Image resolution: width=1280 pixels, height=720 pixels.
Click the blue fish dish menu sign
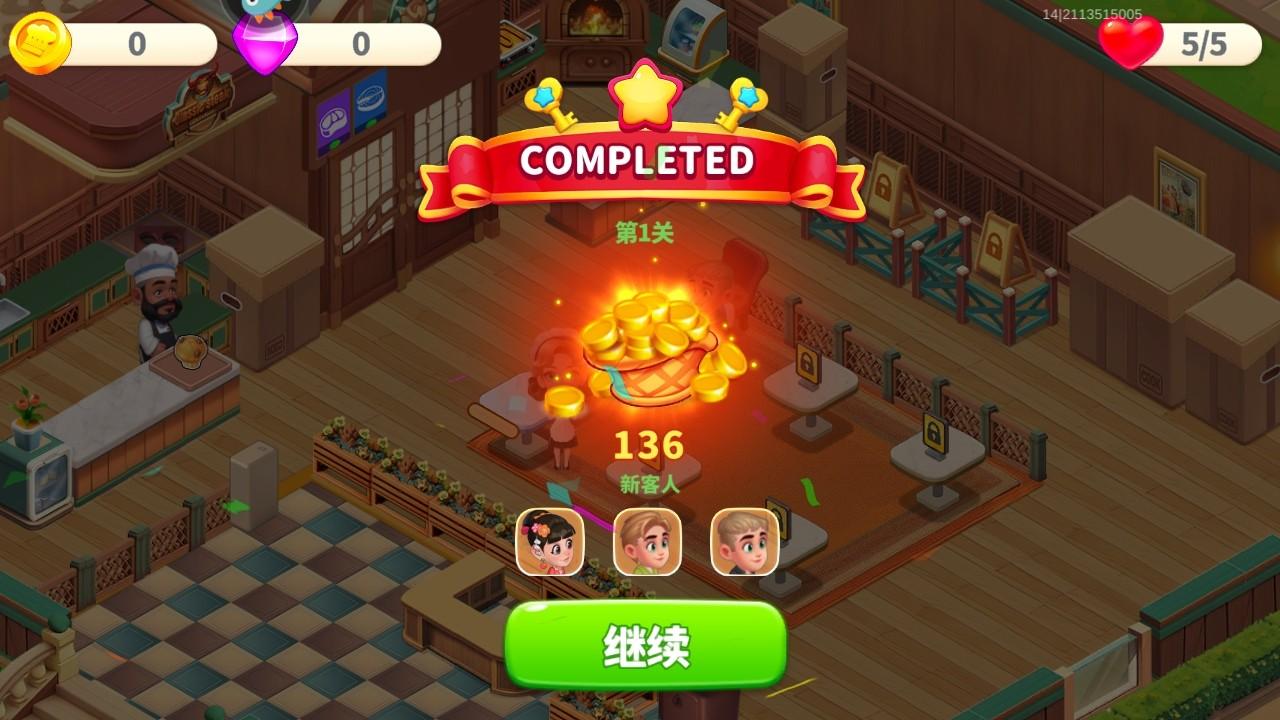click(369, 103)
